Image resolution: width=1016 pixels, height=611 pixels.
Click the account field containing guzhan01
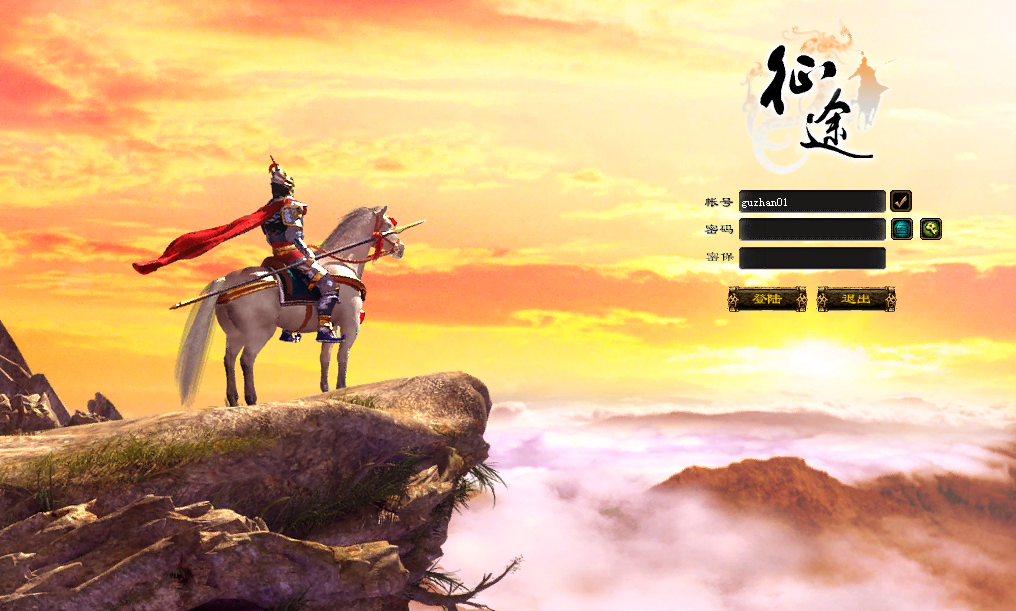point(812,202)
